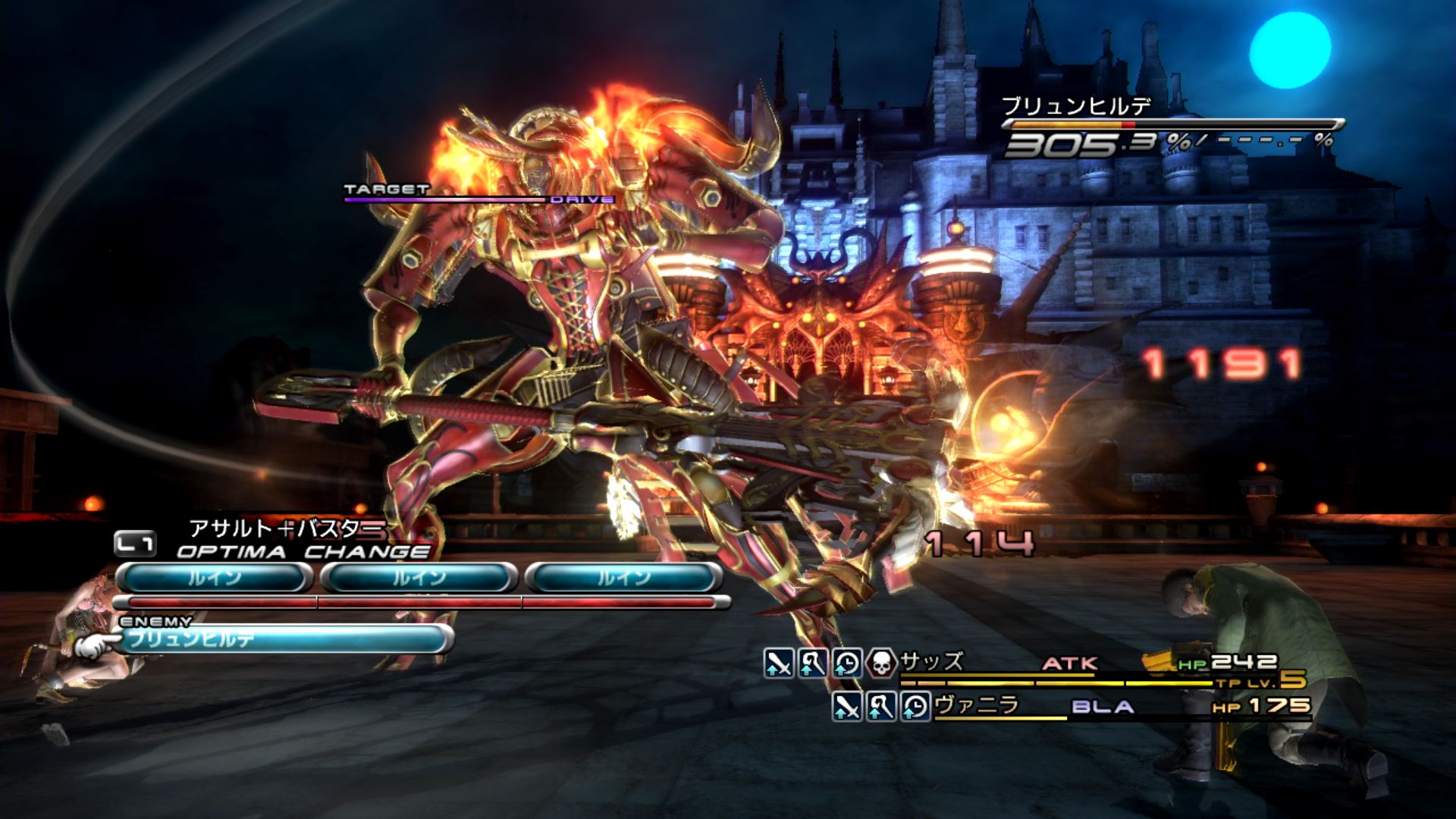Click the sword buff icon beside サッズ
This screenshot has width=1456, height=819.
click(x=779, y=663)
